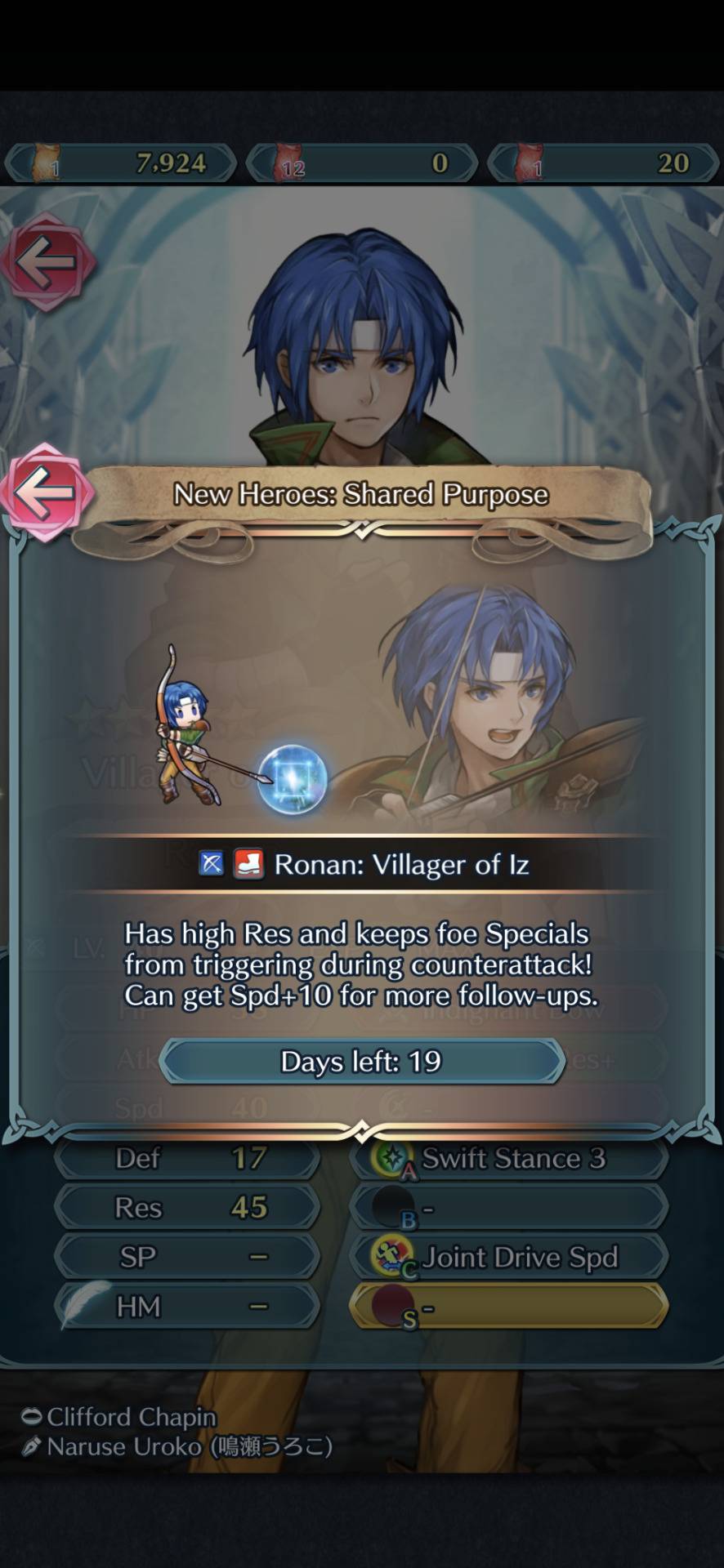Tap the SP stat row
724x1568 pixels.
point(188,1257)
